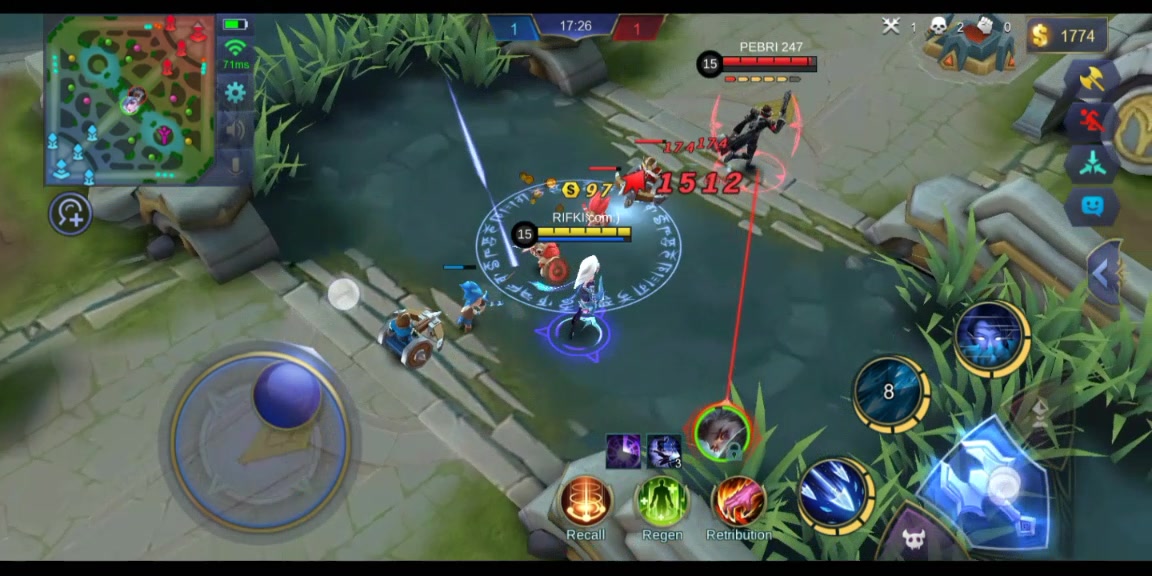
Task: Toggle the microphone voice button
Action: coord(235,164)
